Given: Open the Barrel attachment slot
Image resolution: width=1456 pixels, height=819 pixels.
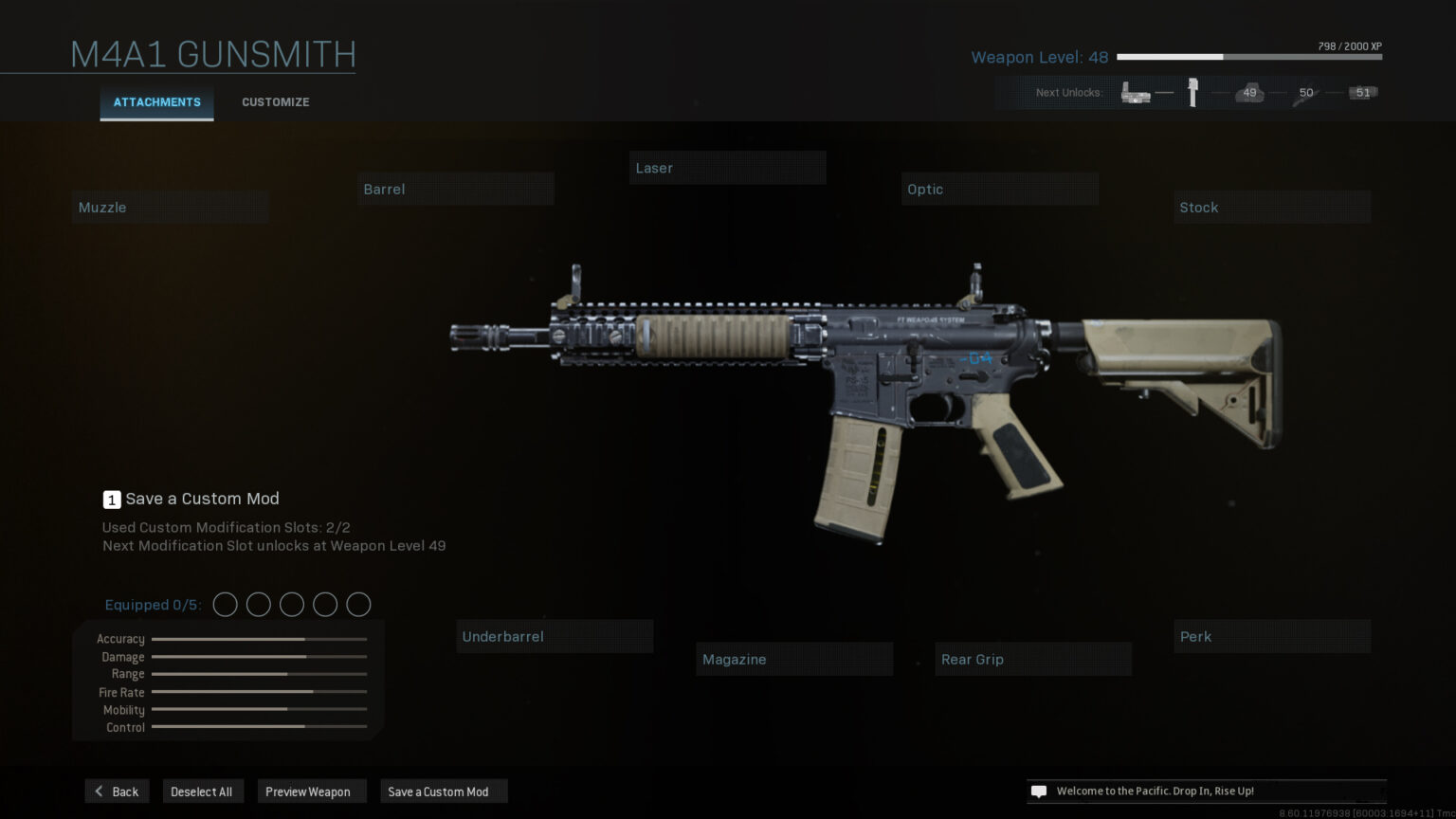Looking at the screenshot, I should (x=455, y=189).
